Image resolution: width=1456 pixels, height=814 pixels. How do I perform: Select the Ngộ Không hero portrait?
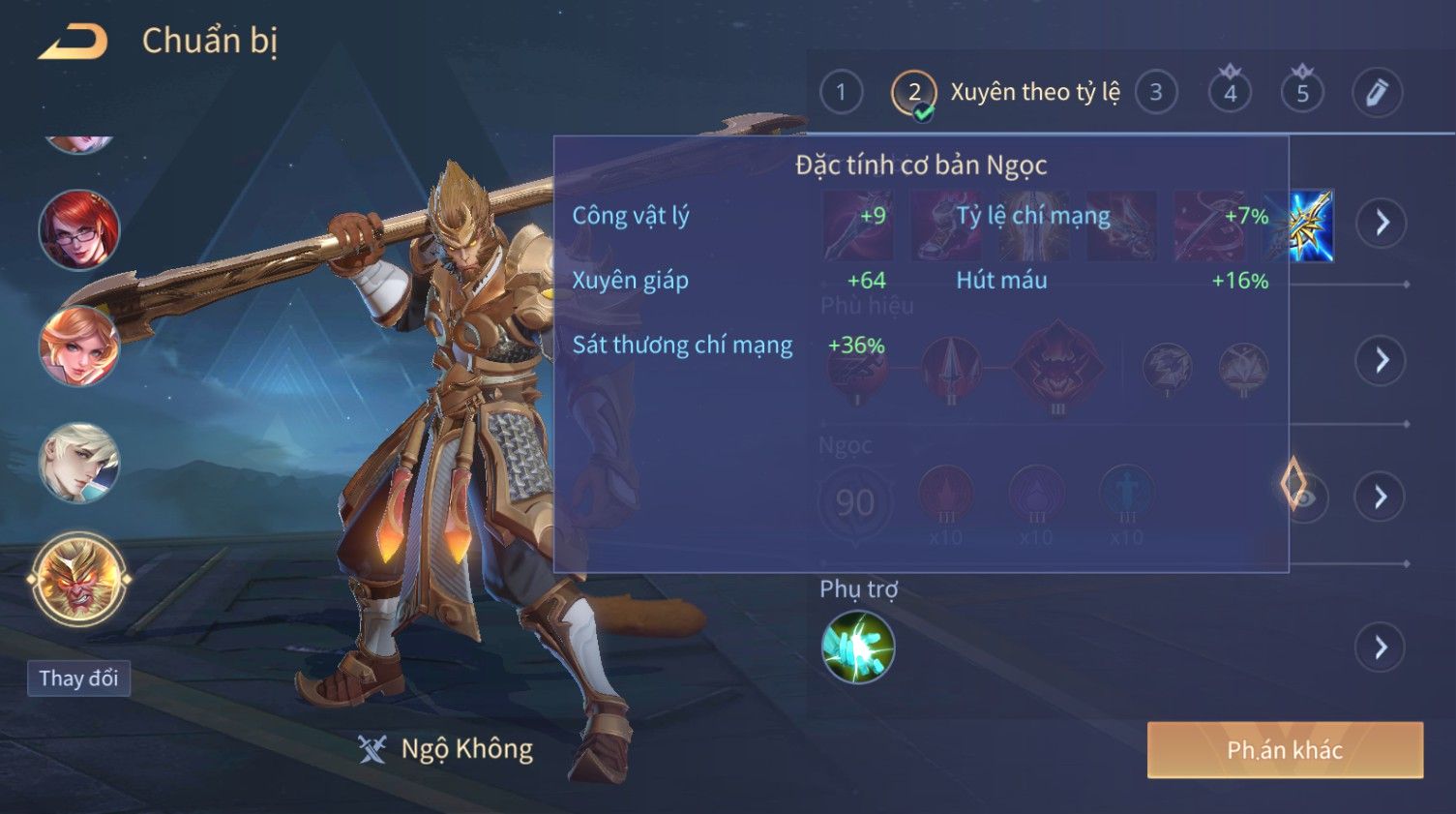79,581
